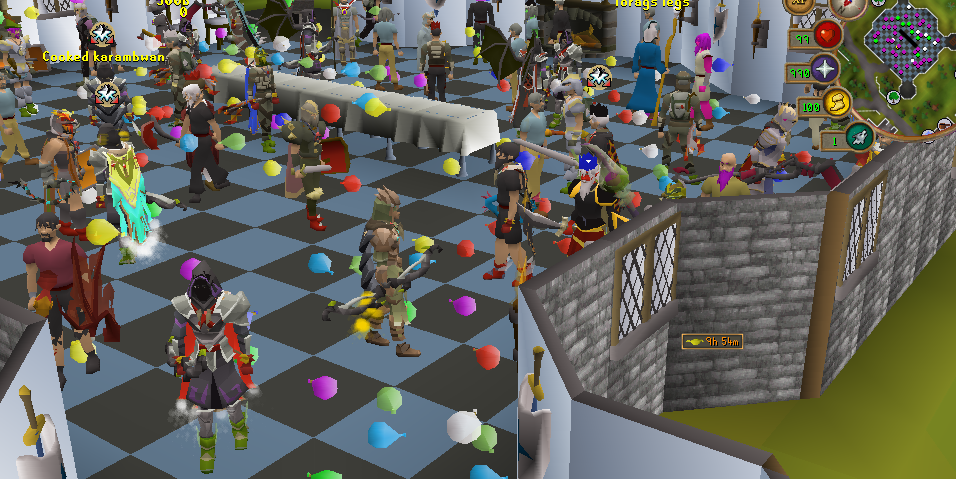Click the red heart hitpoints orb
956x479 pixels.
pos(826,36)
